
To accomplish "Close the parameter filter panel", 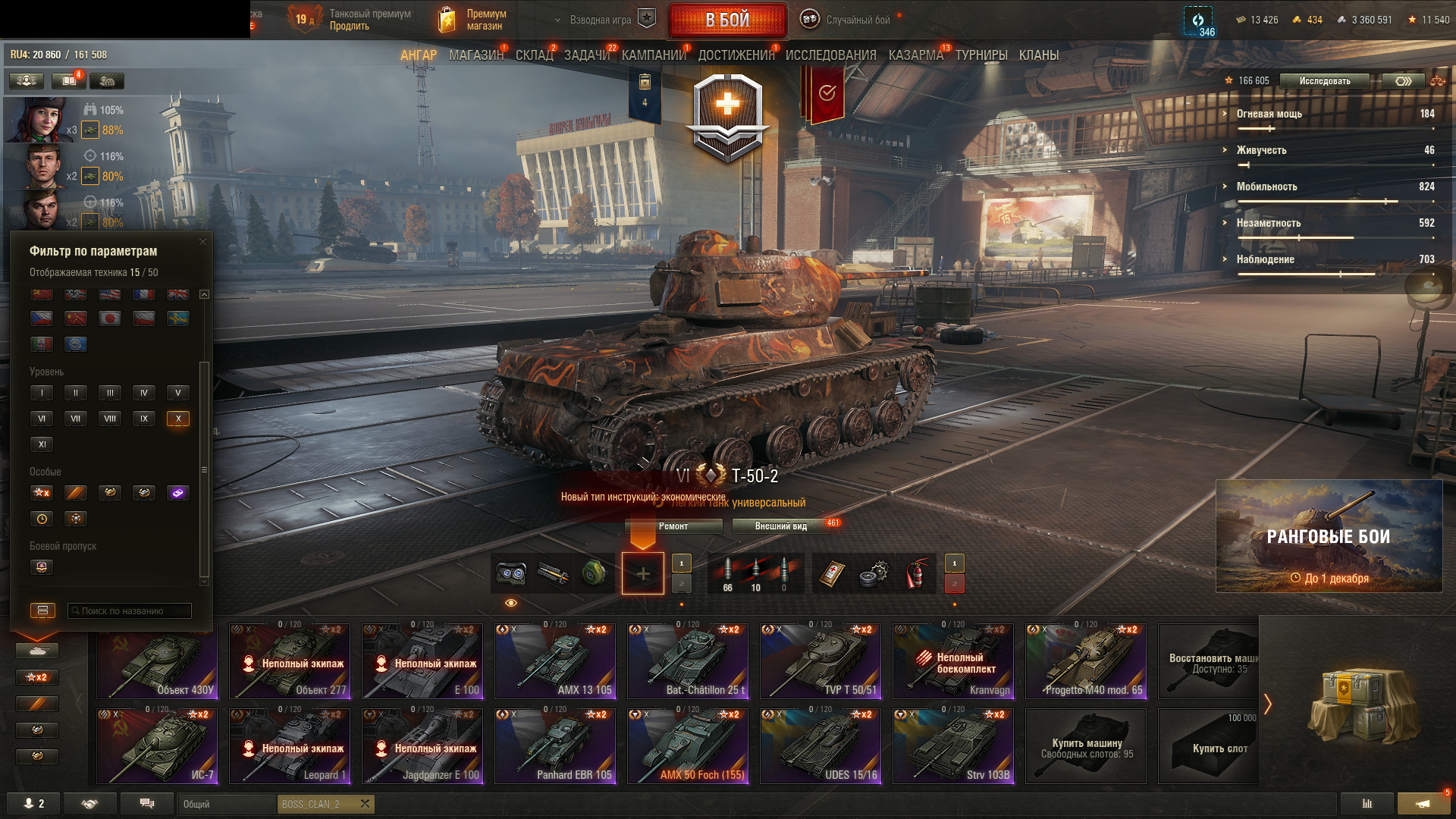I will tap(202, 242).
